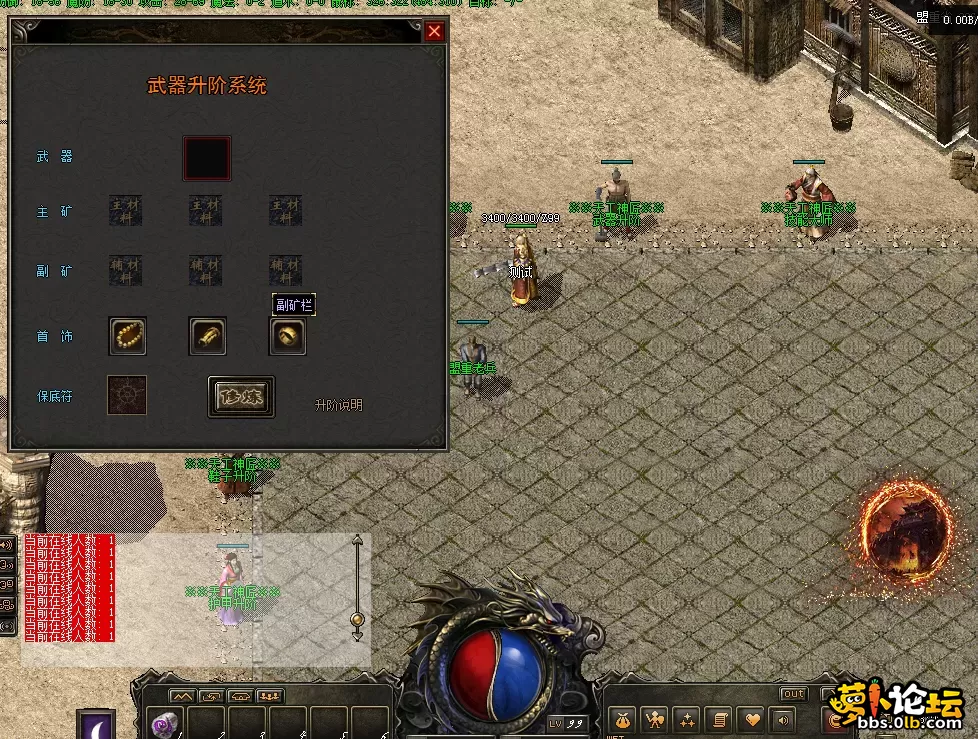Click the chat log scrollbar knob

pos(357,620)
